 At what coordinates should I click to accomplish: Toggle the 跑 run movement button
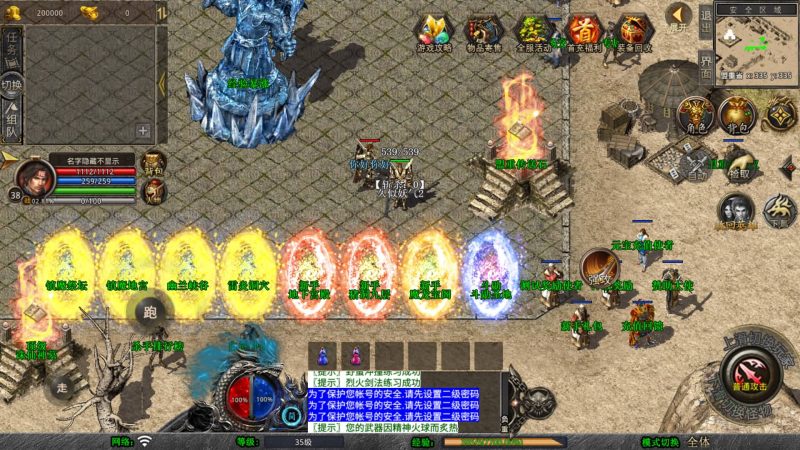click(151, 313)
